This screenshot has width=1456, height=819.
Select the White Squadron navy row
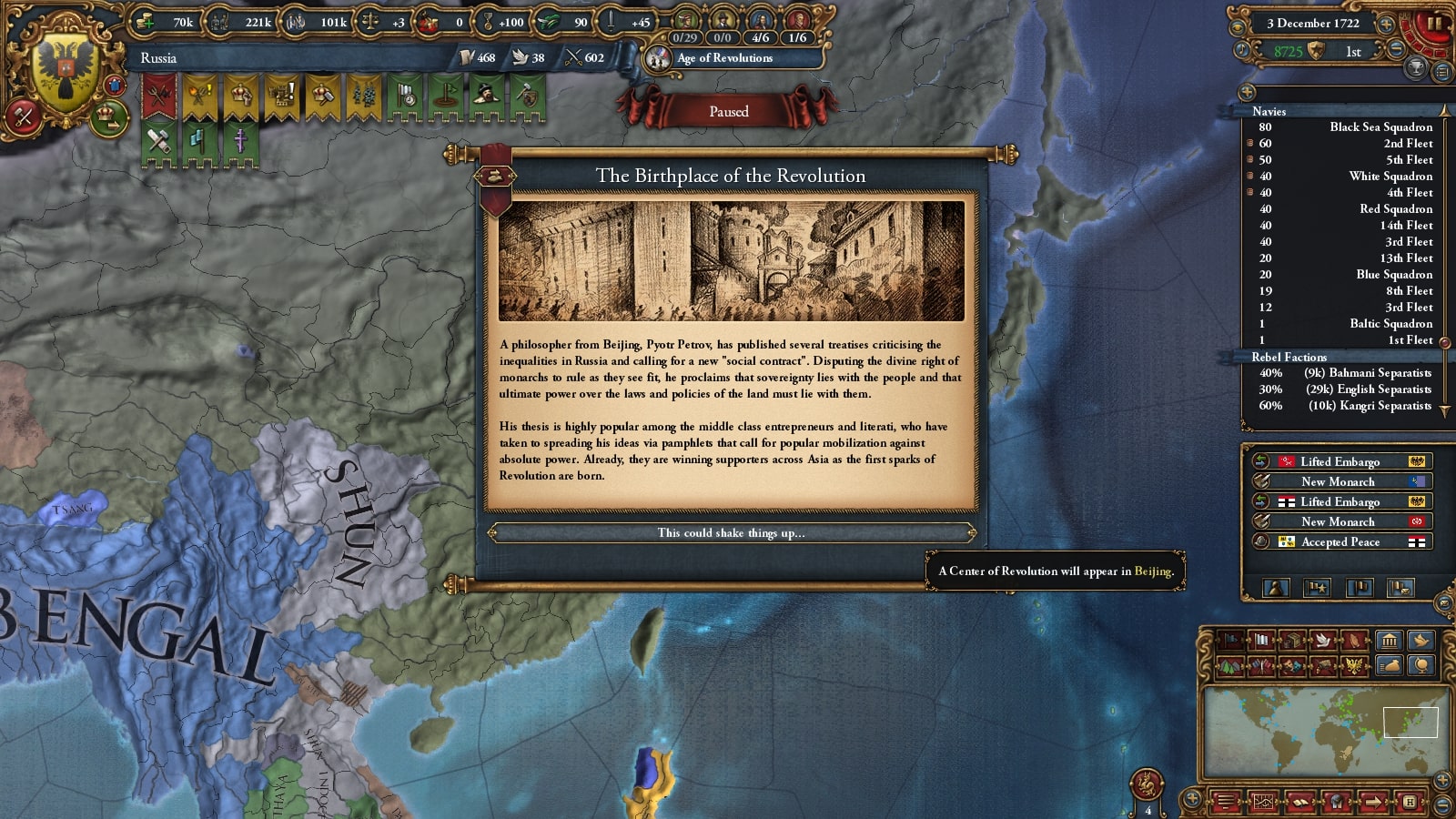click(x=1347, y=177)
